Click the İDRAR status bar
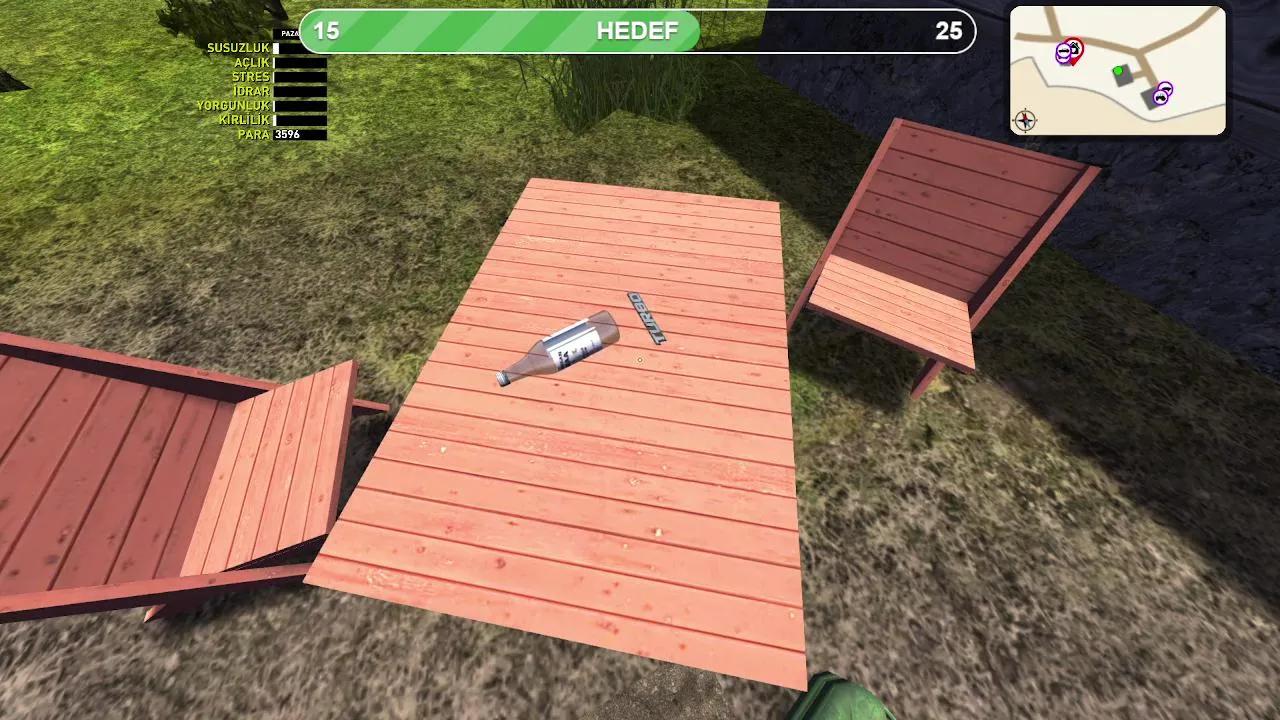This screenshot has width=1280, height=720. [300, 89]
